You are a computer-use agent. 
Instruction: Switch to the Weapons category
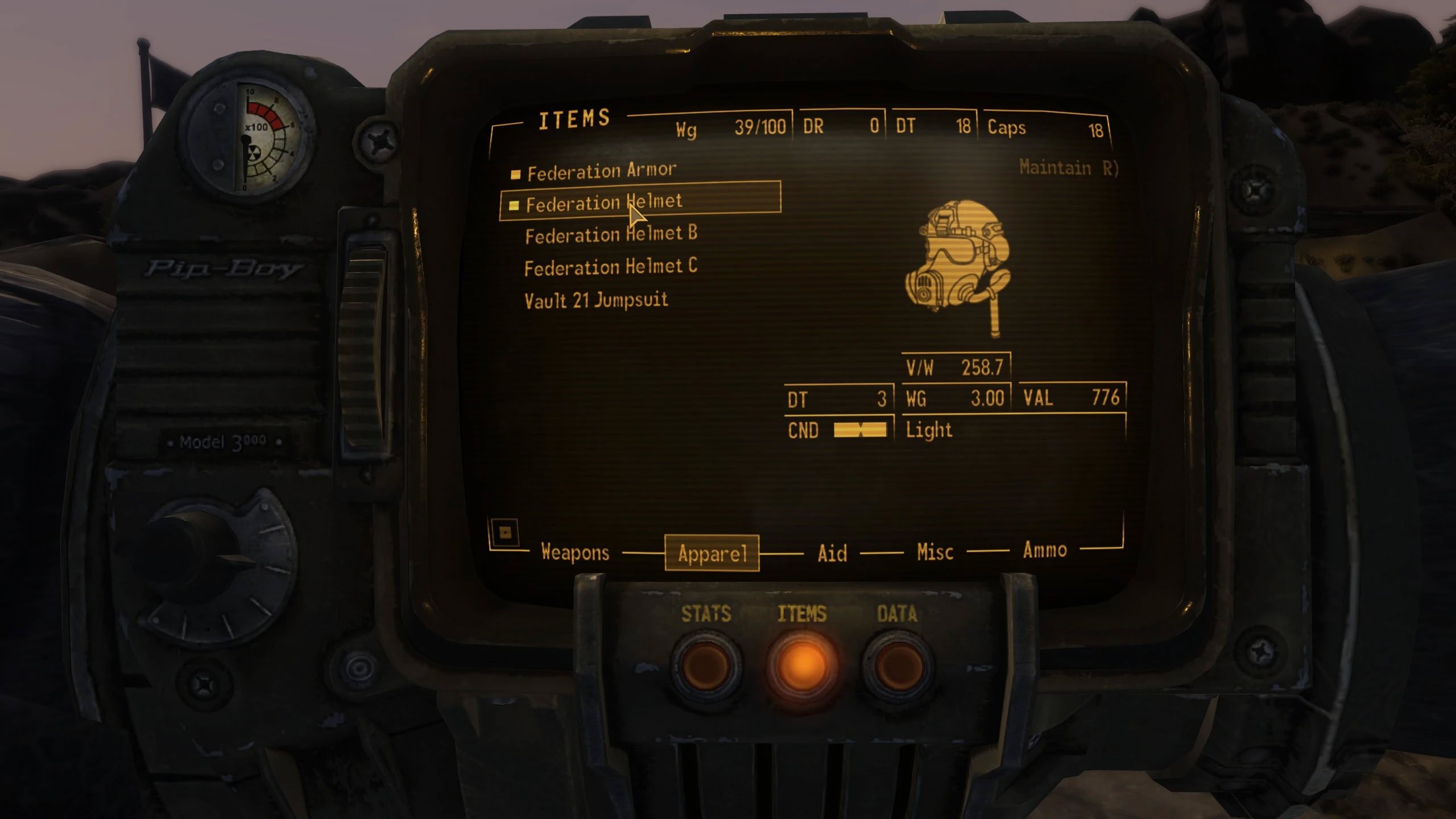[574, 552]
